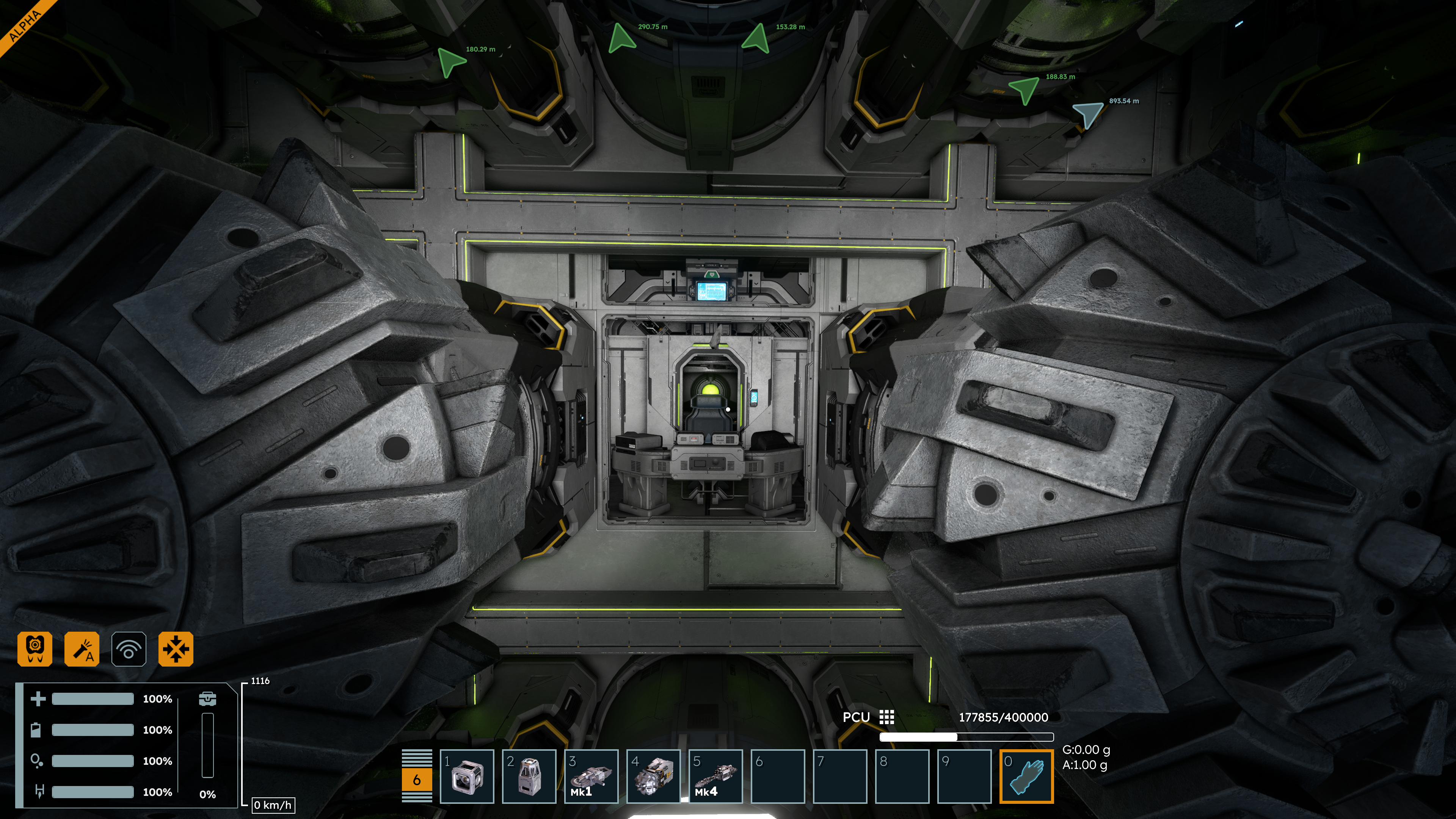Equip the Mk1 grinder tool
Viewport: 1456px width, 819px height.
[x=591, y=776]
